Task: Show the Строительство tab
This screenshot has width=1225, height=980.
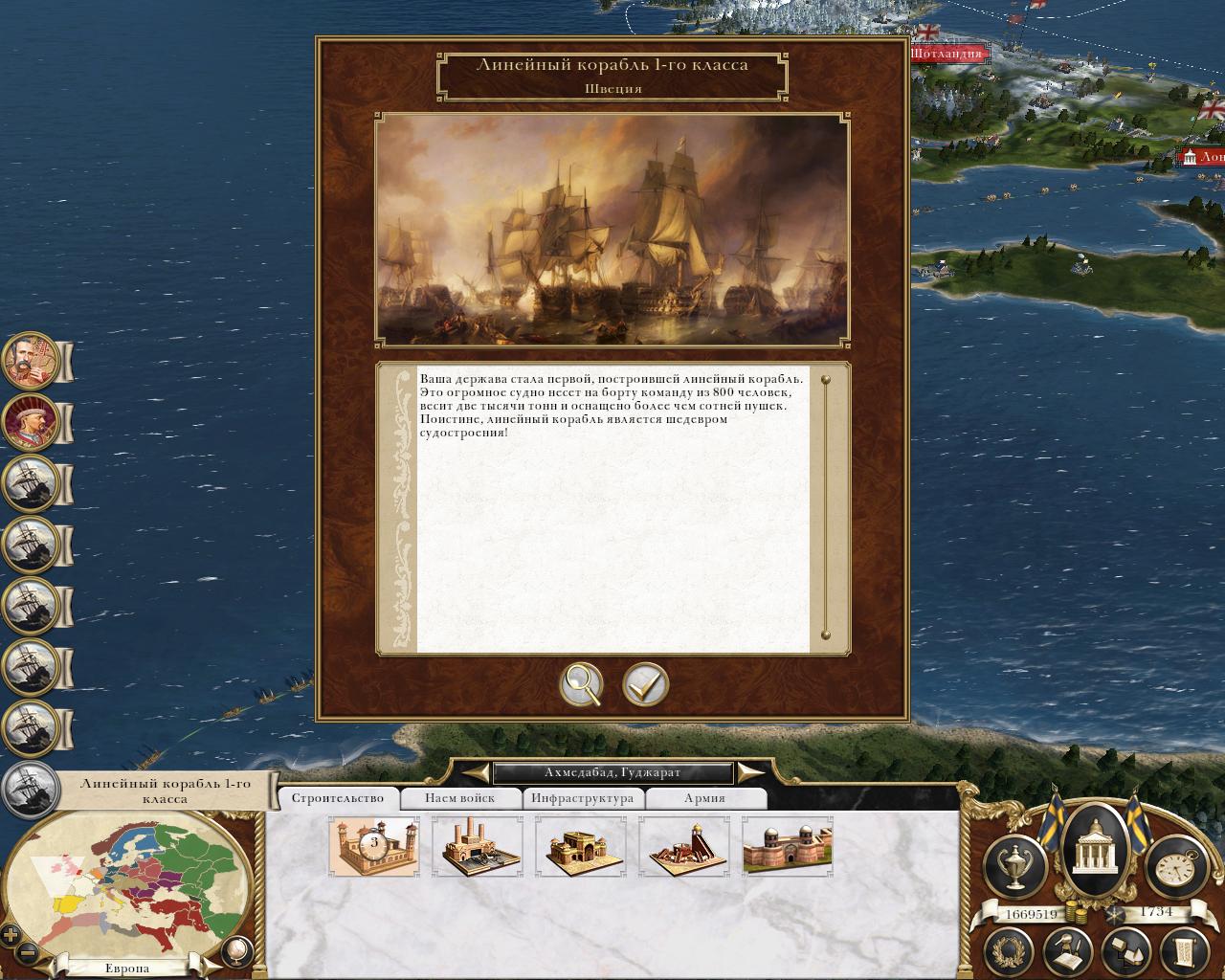Action: point(338,798)
